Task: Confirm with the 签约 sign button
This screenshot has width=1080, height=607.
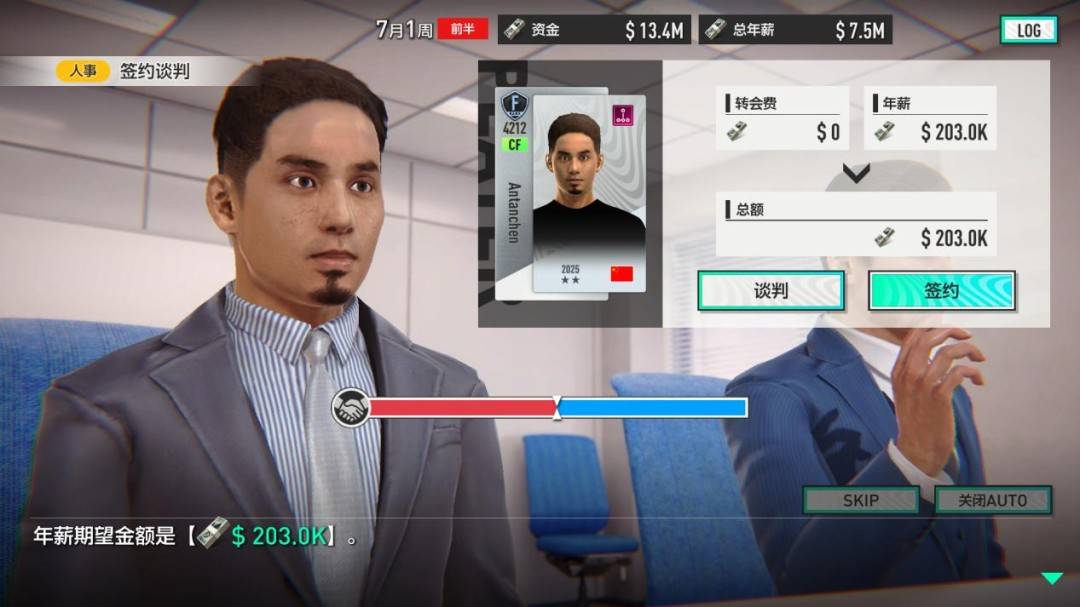Action: pos(941,291)
